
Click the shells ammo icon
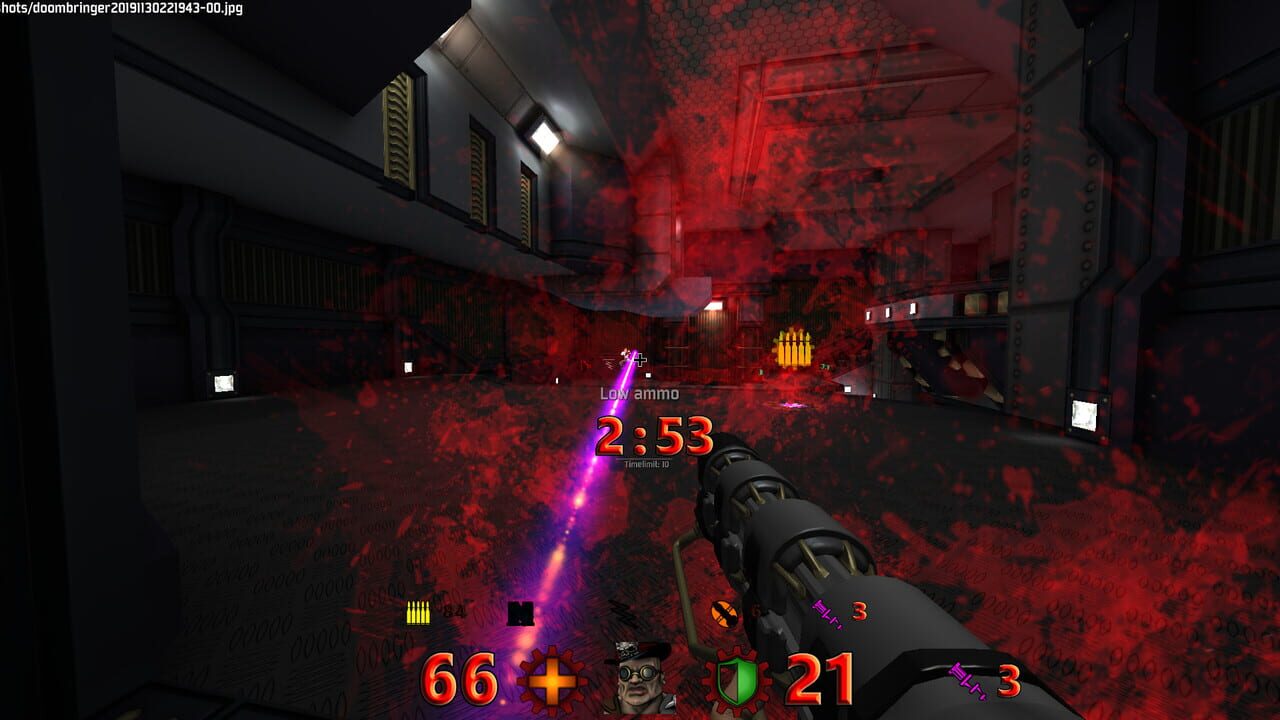[519, 612]
